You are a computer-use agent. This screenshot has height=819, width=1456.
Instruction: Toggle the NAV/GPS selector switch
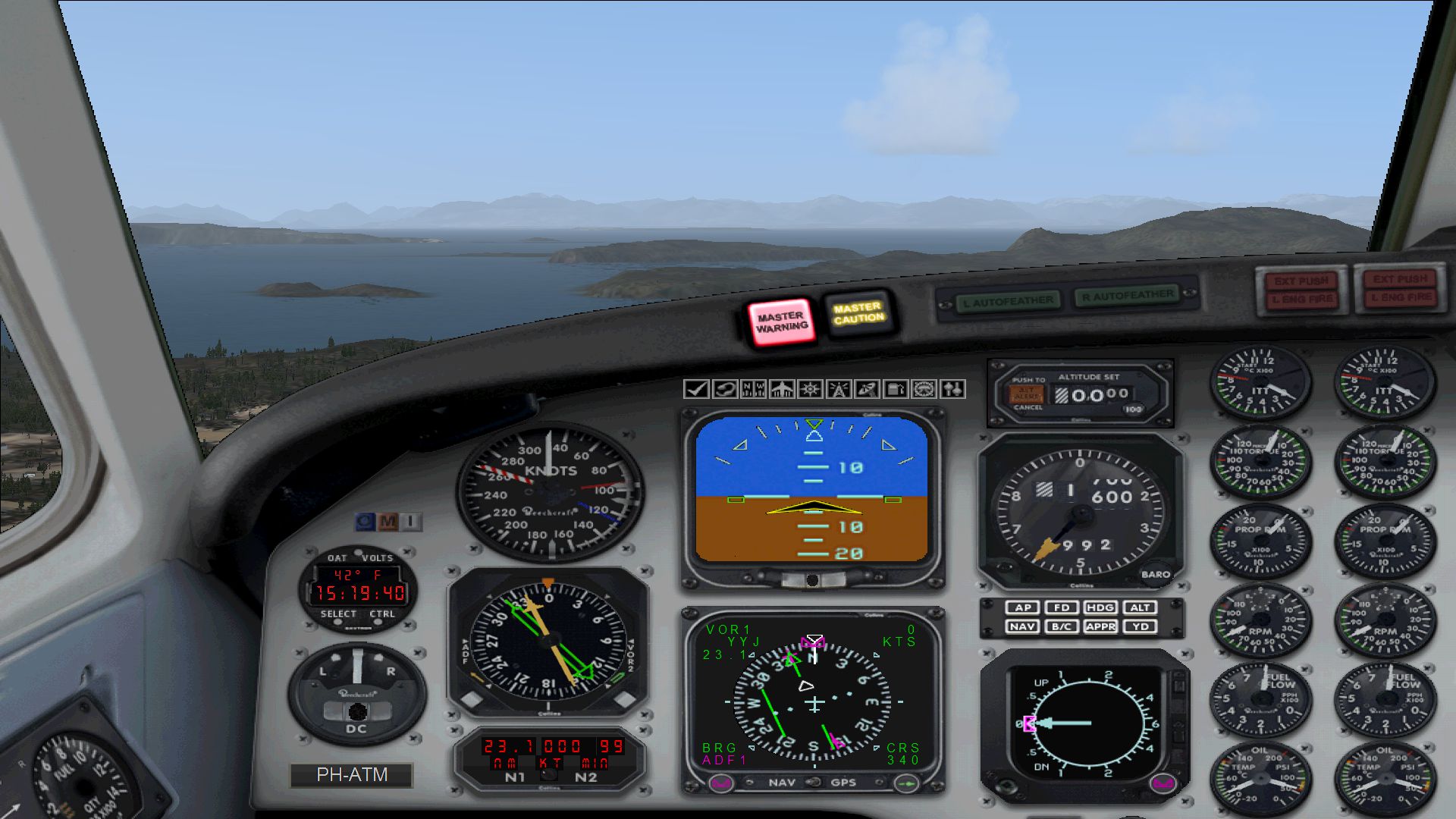[x=812, y=782]
